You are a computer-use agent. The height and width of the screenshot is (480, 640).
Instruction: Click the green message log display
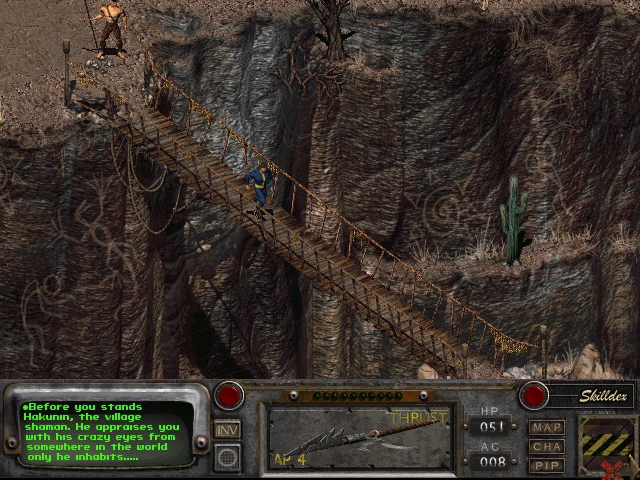(104, 433)
